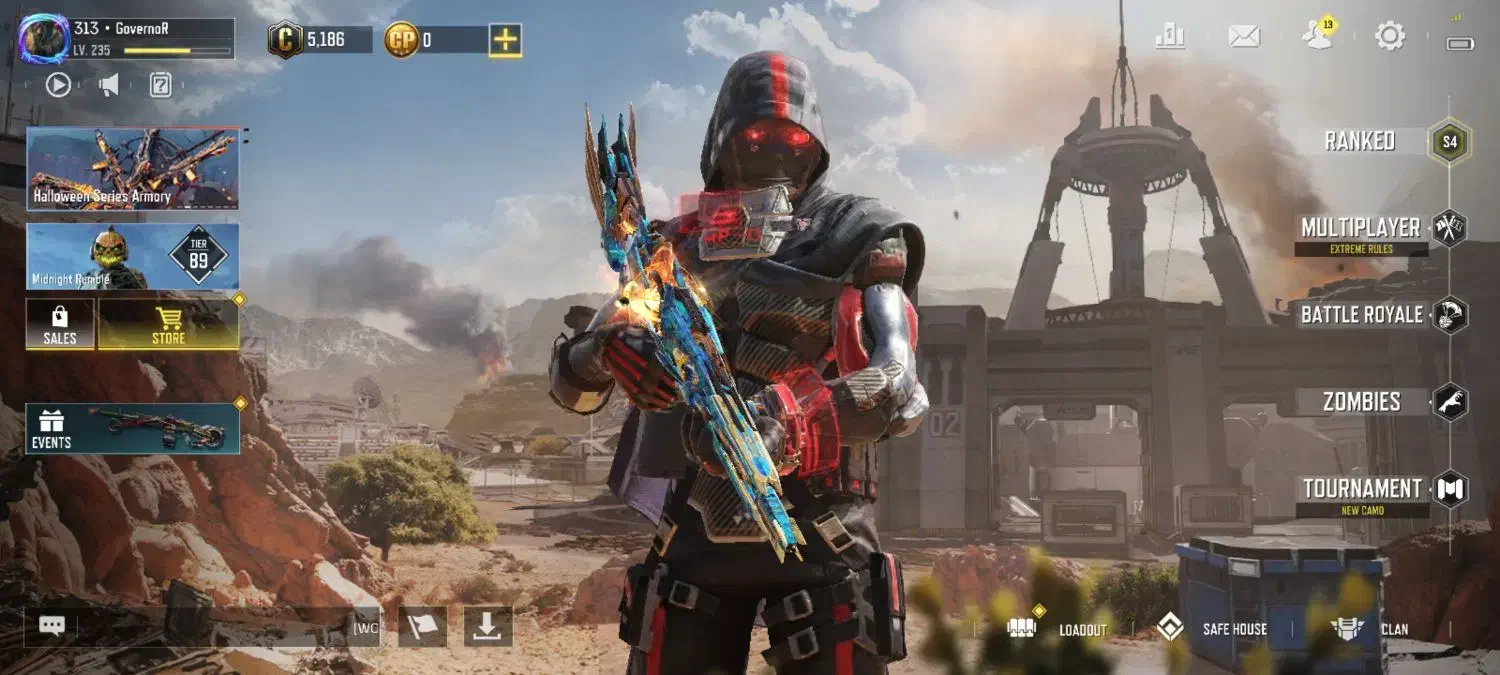The image size is (1500, 675).
Task: Add more CP with the plus button
Action: click(x=505, y=40)
